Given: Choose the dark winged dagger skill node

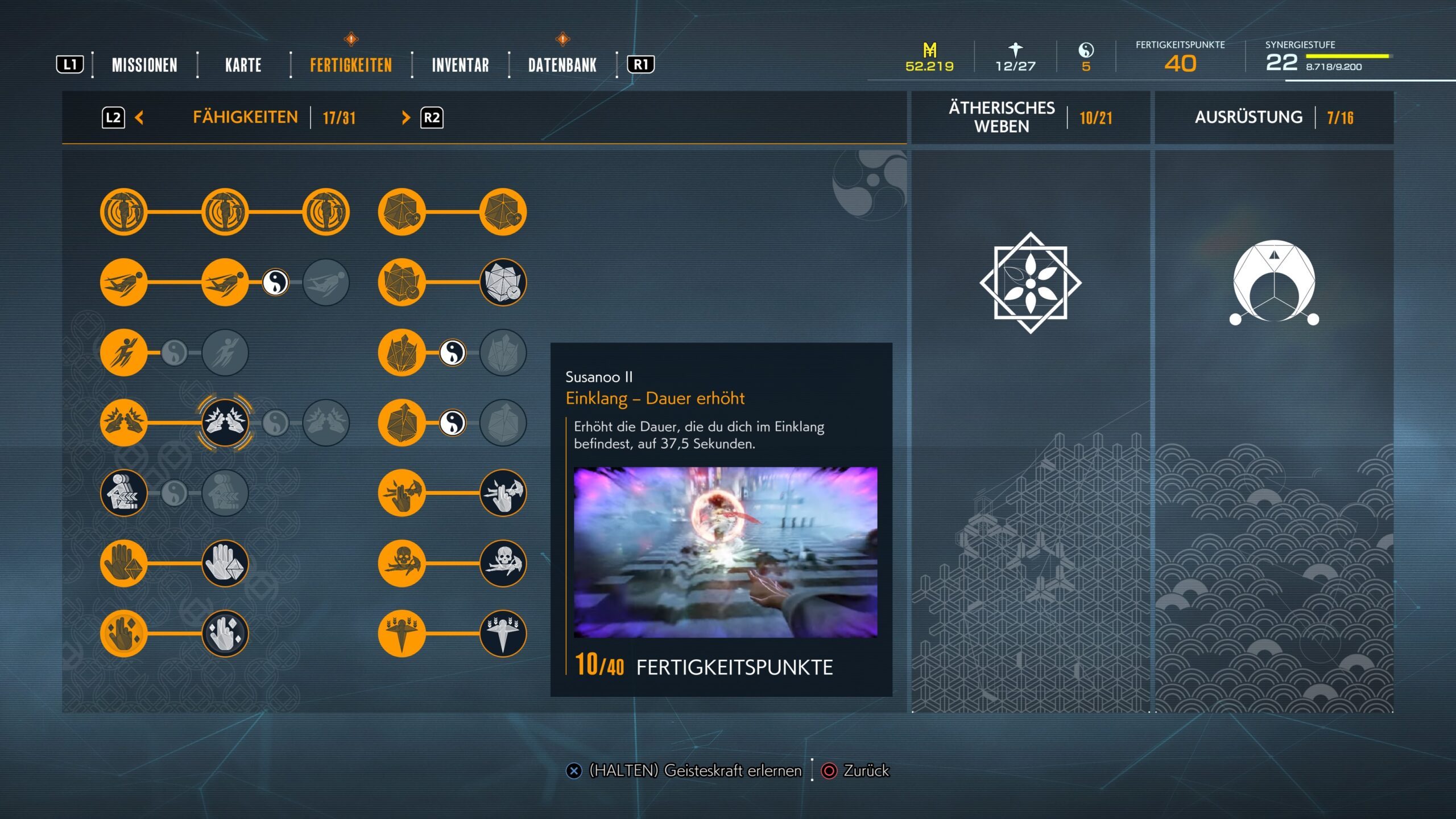Looking at the screenshot, I should 503,633.
